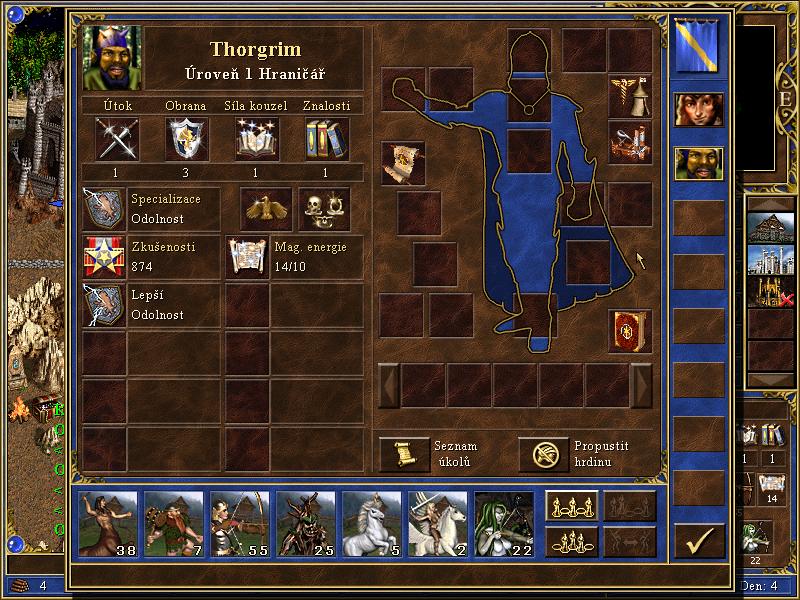
Task: Select the unicorn stack of 5
Action: coord(371,523)
